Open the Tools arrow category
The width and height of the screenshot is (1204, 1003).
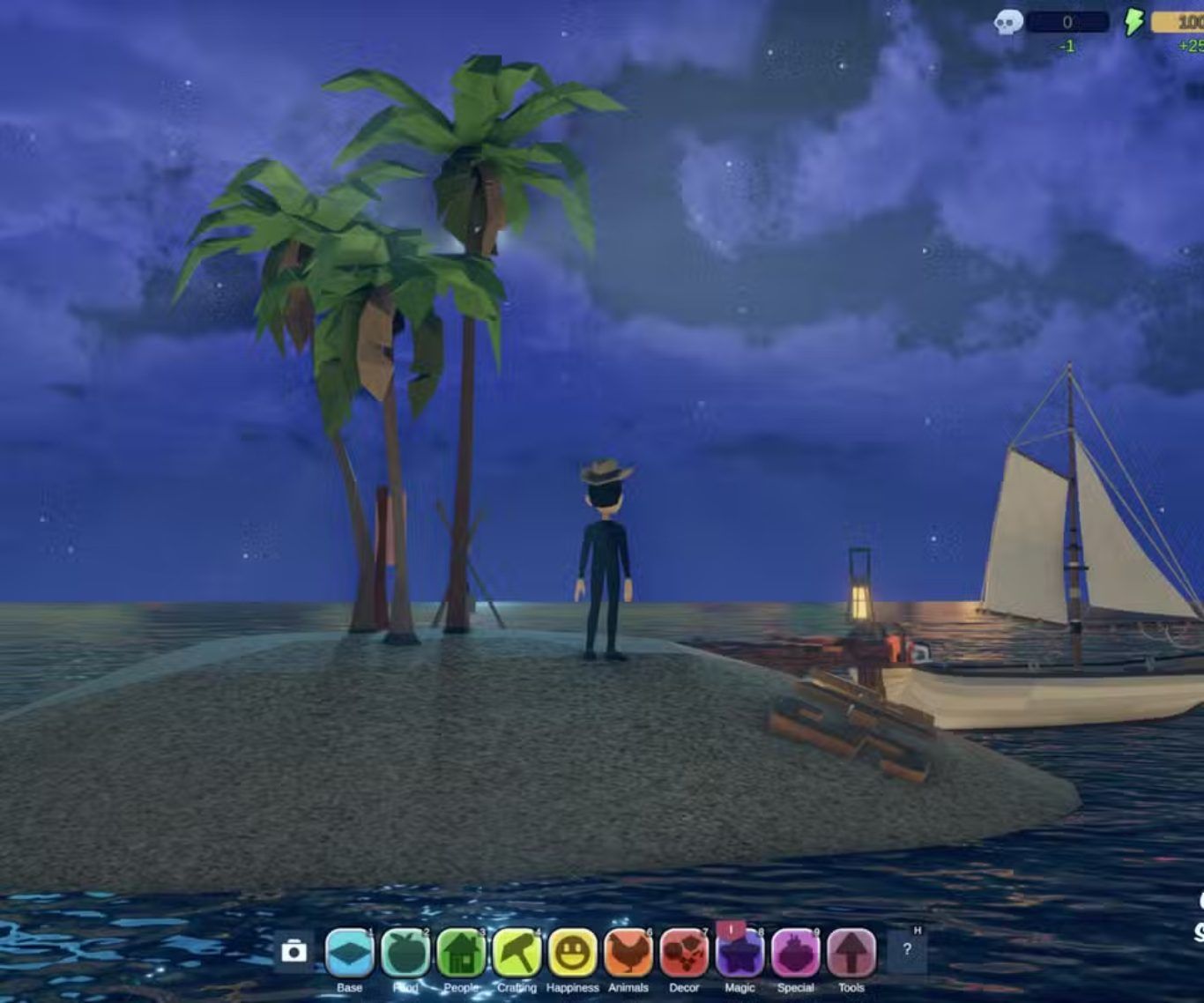tap(851, 953)
